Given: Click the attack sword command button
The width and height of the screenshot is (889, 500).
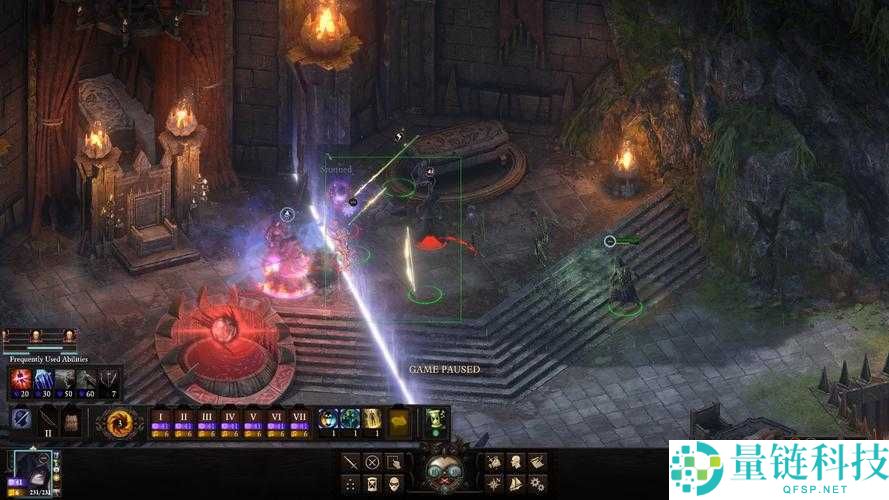Looking at the screenshot, I should tap(350, 462).
